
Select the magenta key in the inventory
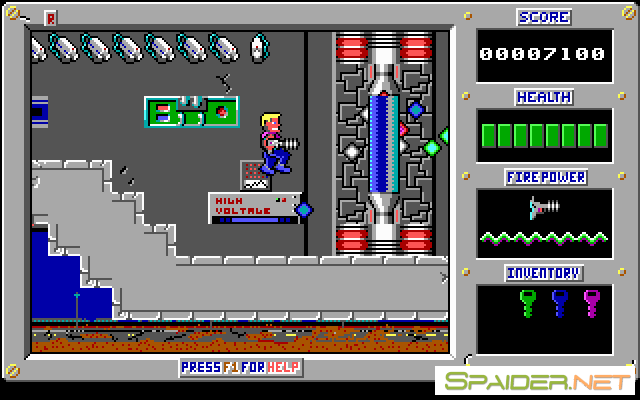[x=591, y=301]
